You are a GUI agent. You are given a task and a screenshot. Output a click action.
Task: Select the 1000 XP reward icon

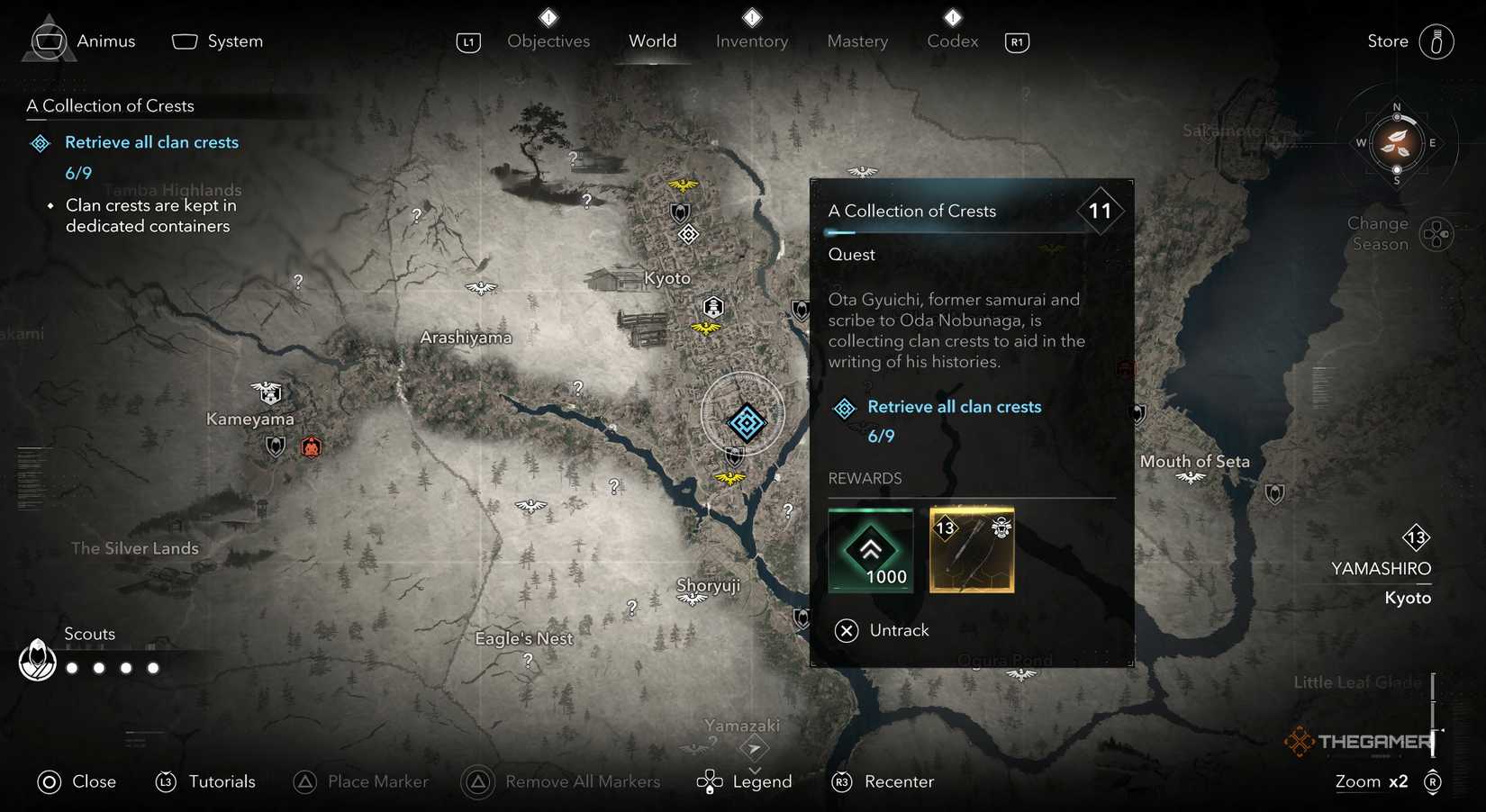point(871,550)
